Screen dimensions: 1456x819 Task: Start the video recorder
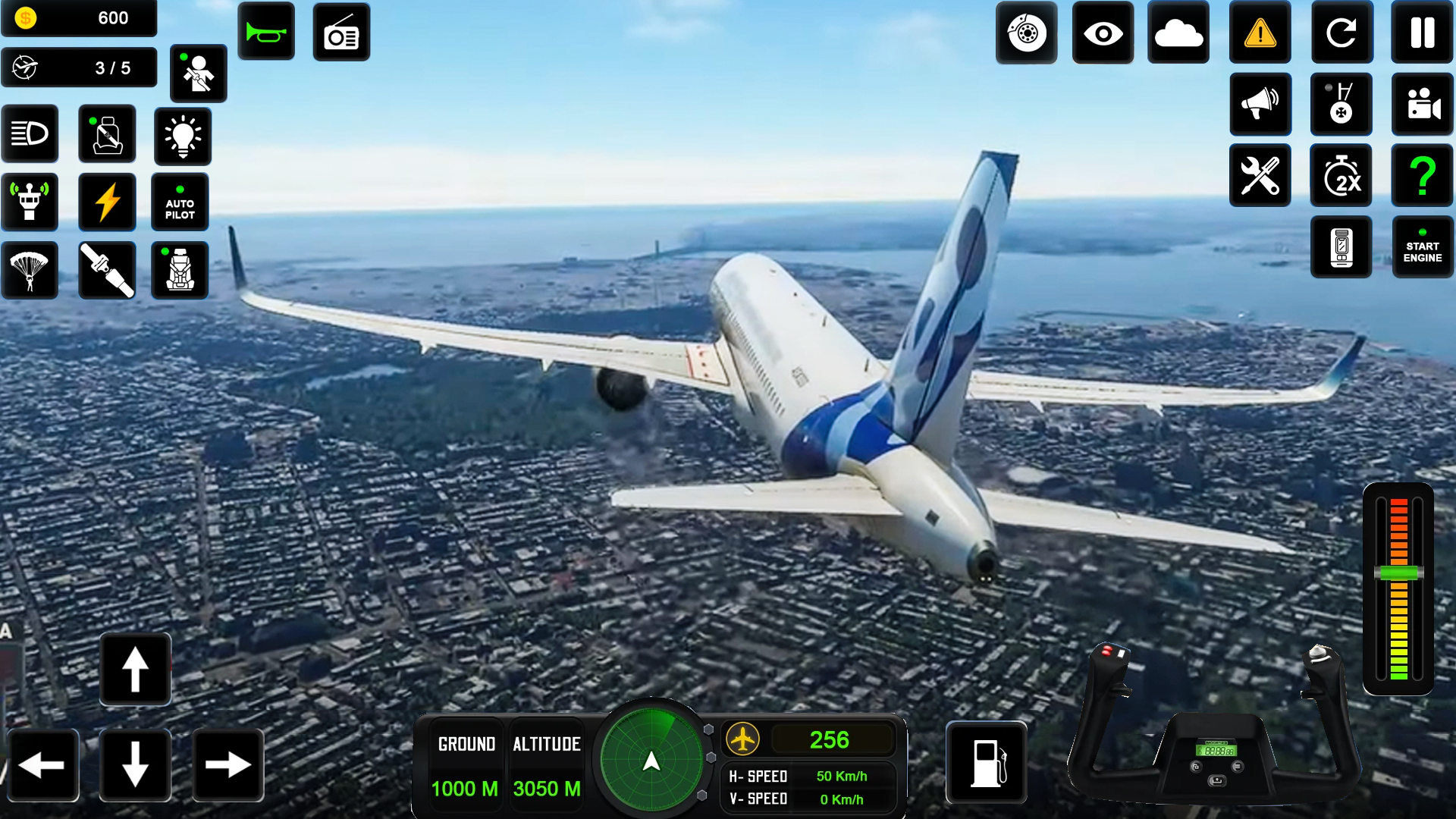pyautogui.click(x=1422, y=105)
